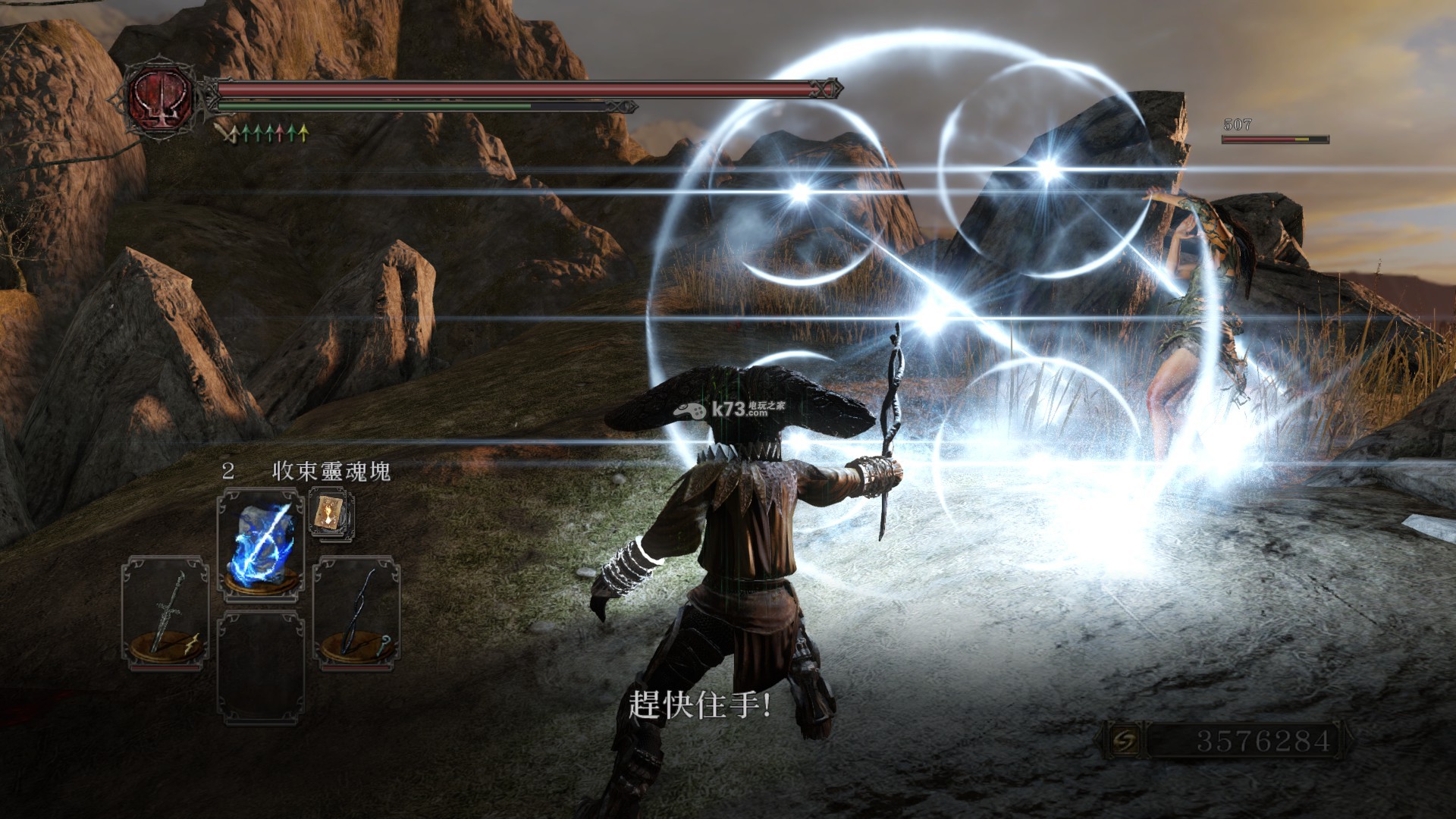The image size is (1456, 819).
Task: Click the yellow arrow buff icon
Action: coord(303,134)
